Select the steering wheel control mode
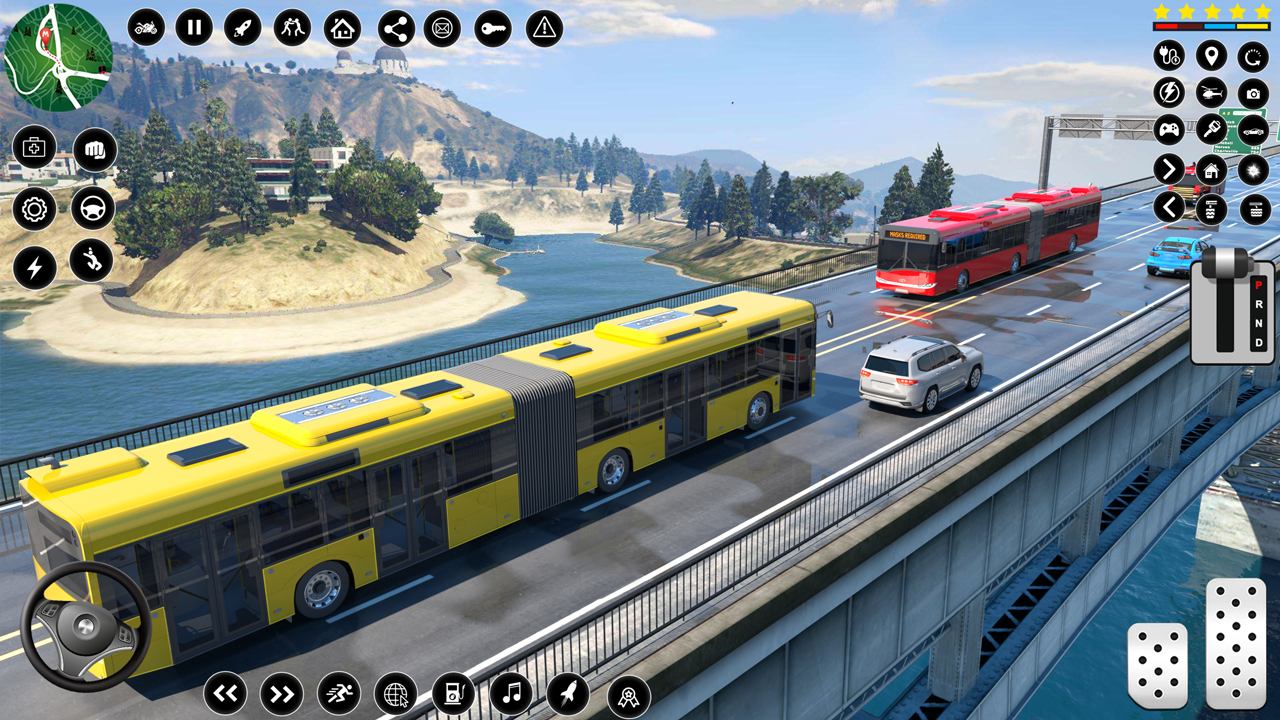 coord(92,209)
